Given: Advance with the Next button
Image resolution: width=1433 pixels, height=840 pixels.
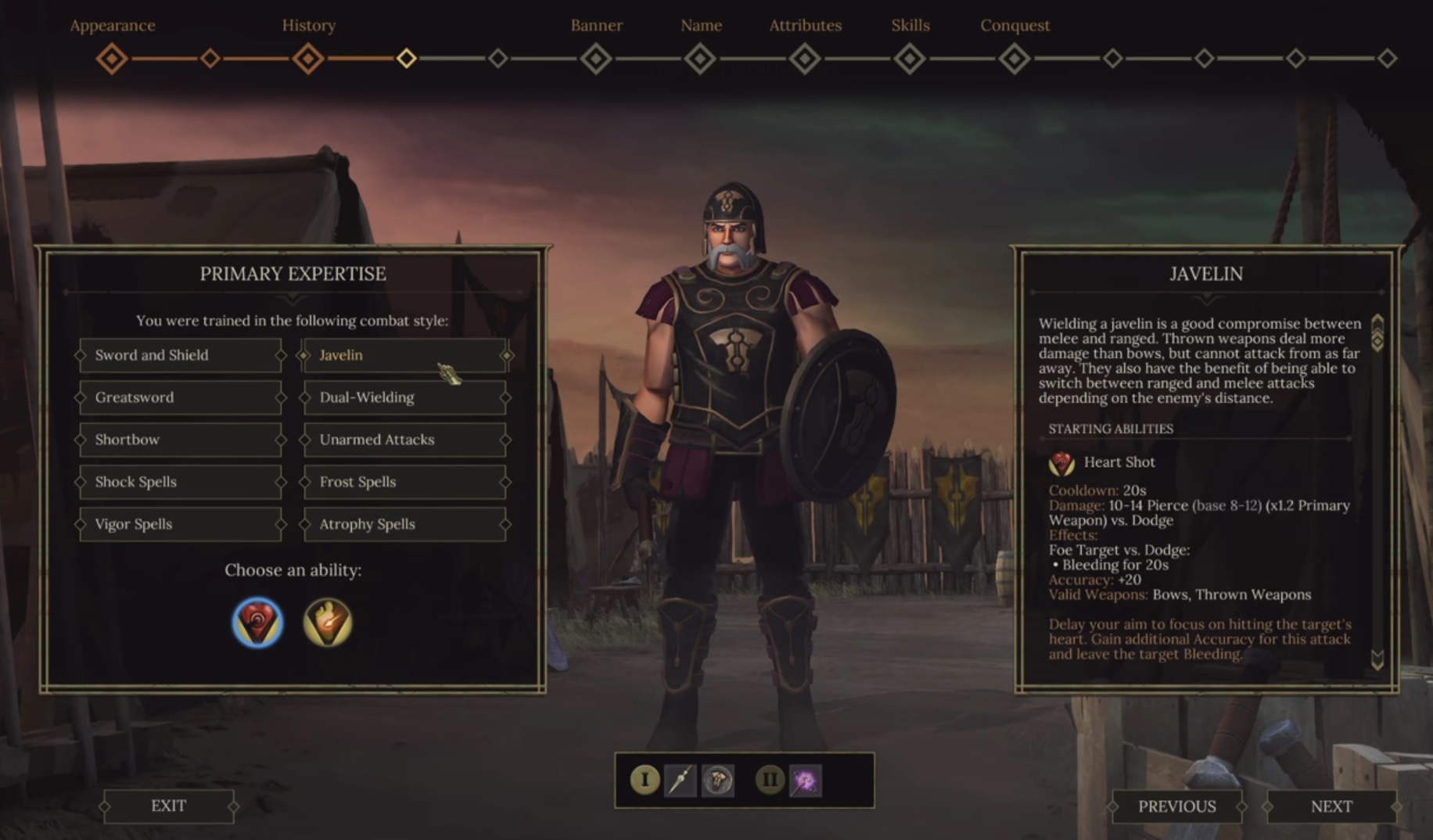Looking at the screenshot, I should (1331, 806).
